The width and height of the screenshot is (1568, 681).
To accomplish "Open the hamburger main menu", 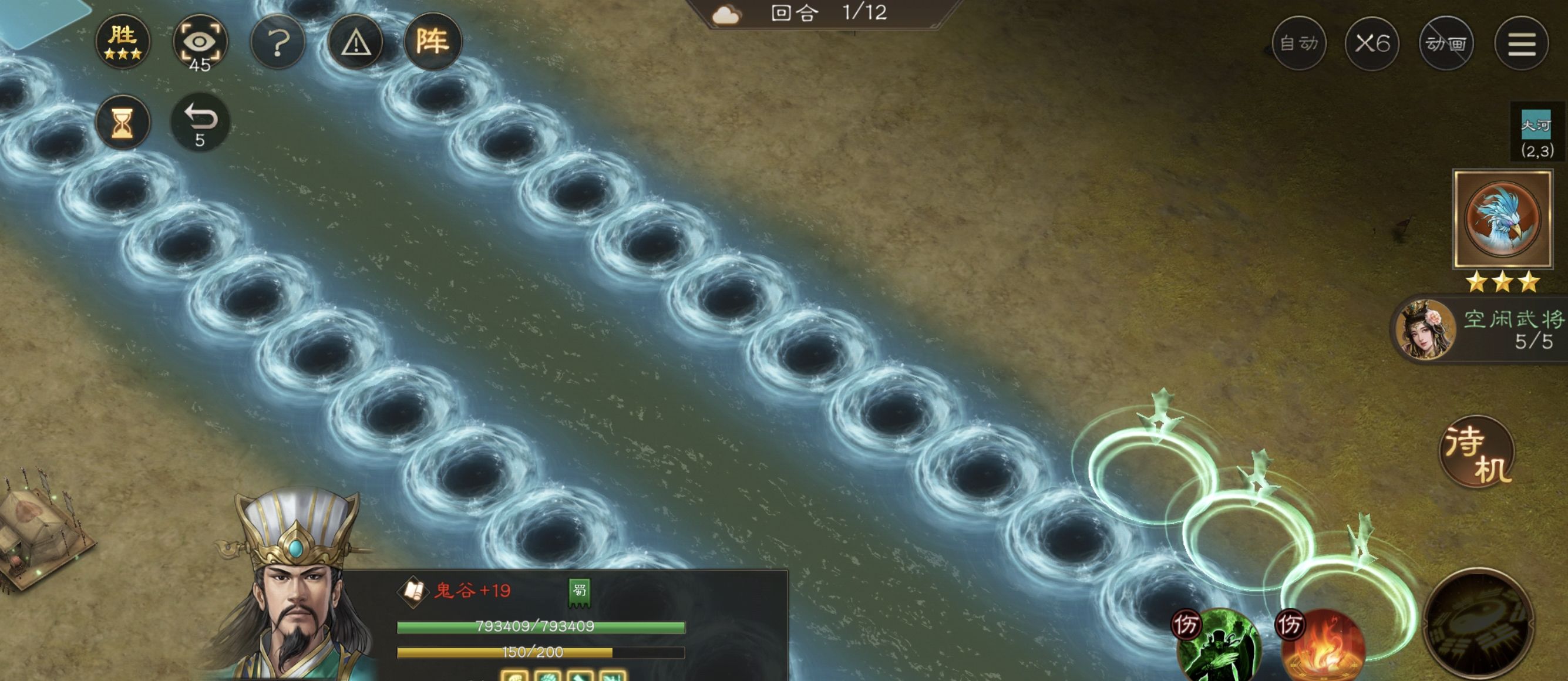I will click(1521, 44).
